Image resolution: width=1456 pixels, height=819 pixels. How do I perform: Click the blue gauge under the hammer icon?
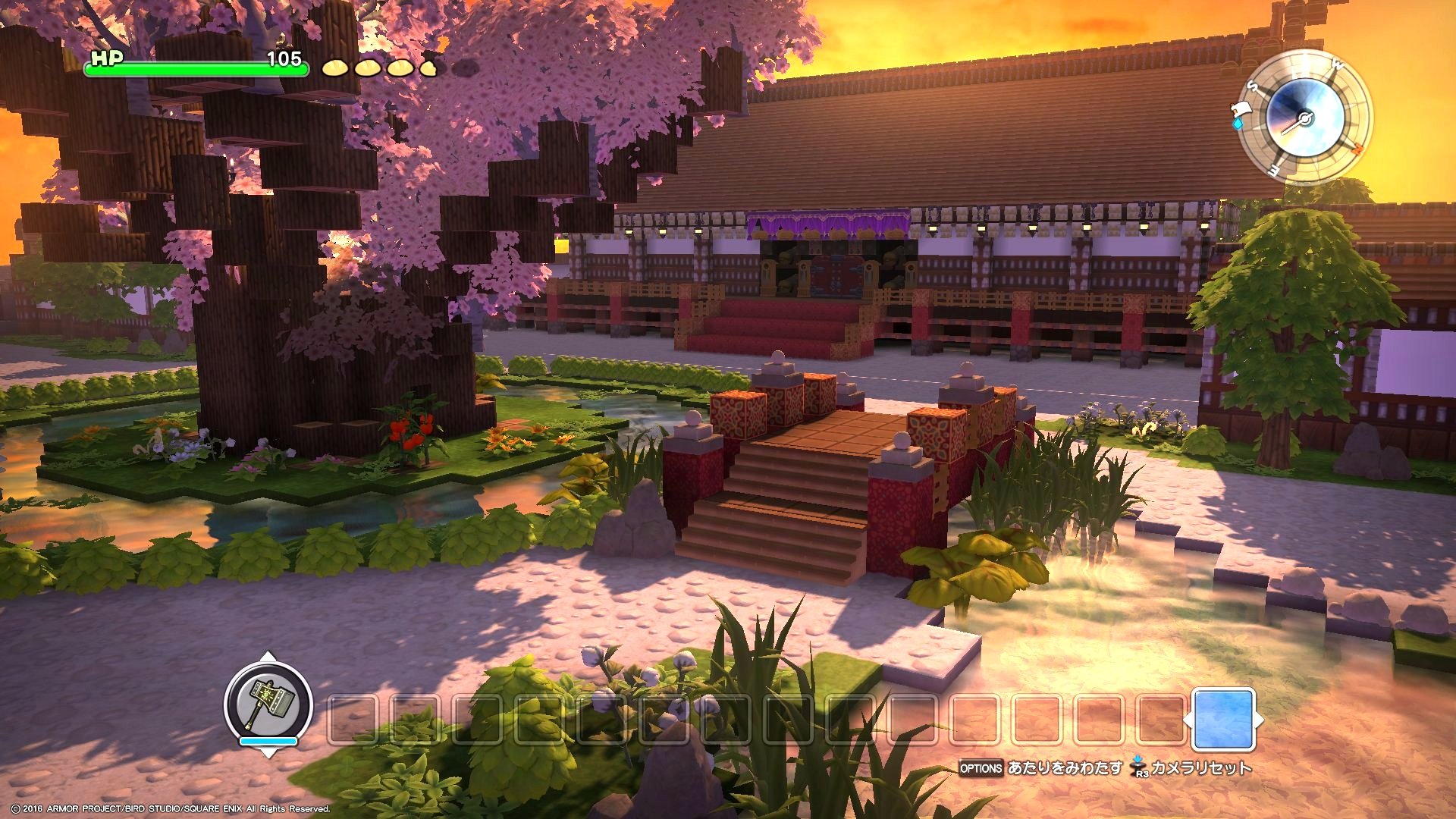click(268, 740)
